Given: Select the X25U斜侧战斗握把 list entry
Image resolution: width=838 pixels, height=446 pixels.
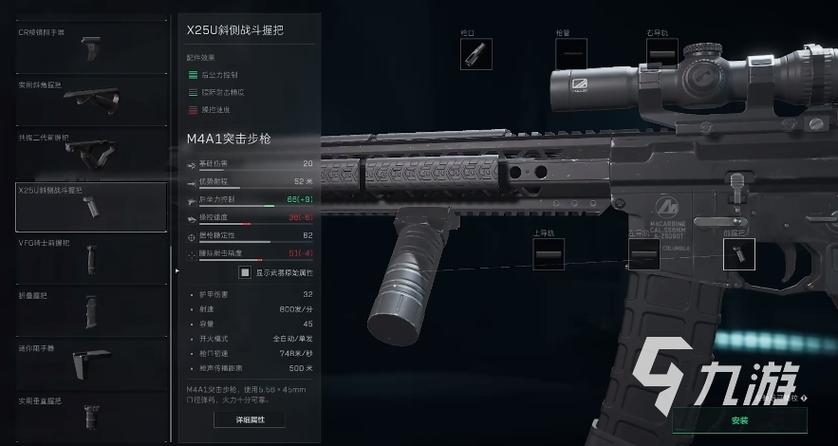Looking at the screenshot, I should click(90, 207).
